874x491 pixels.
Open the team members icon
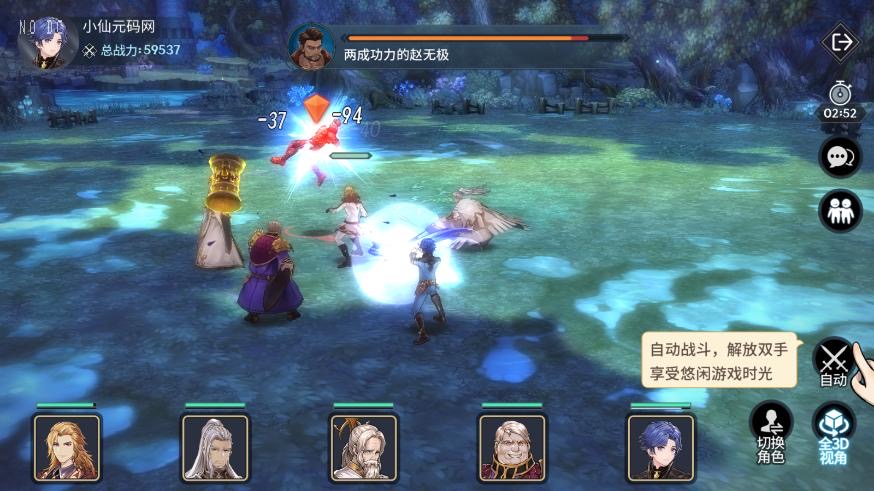pyautogui.click(x=840, y=210)
